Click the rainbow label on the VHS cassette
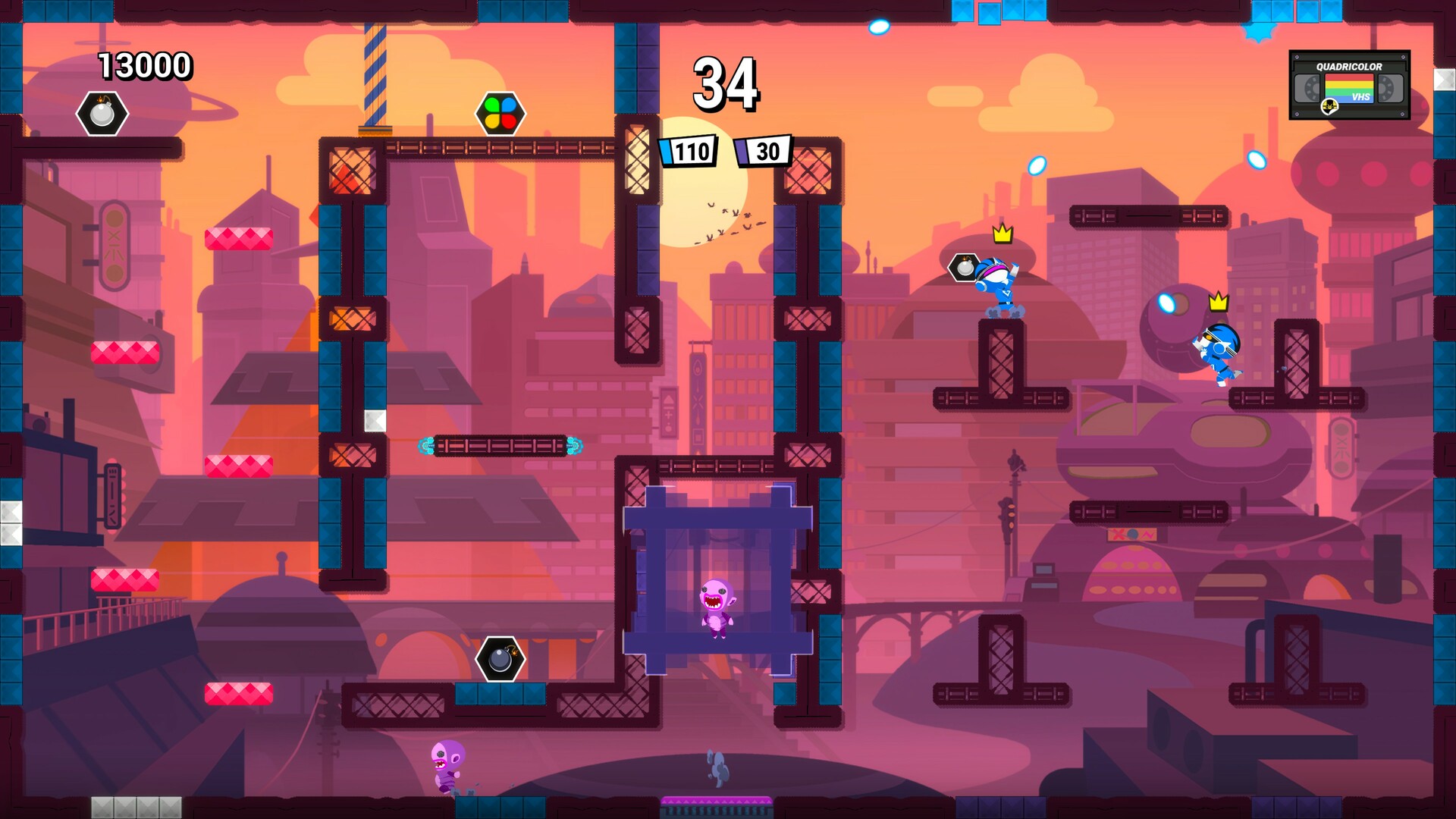 click(x=1349, y=88)
